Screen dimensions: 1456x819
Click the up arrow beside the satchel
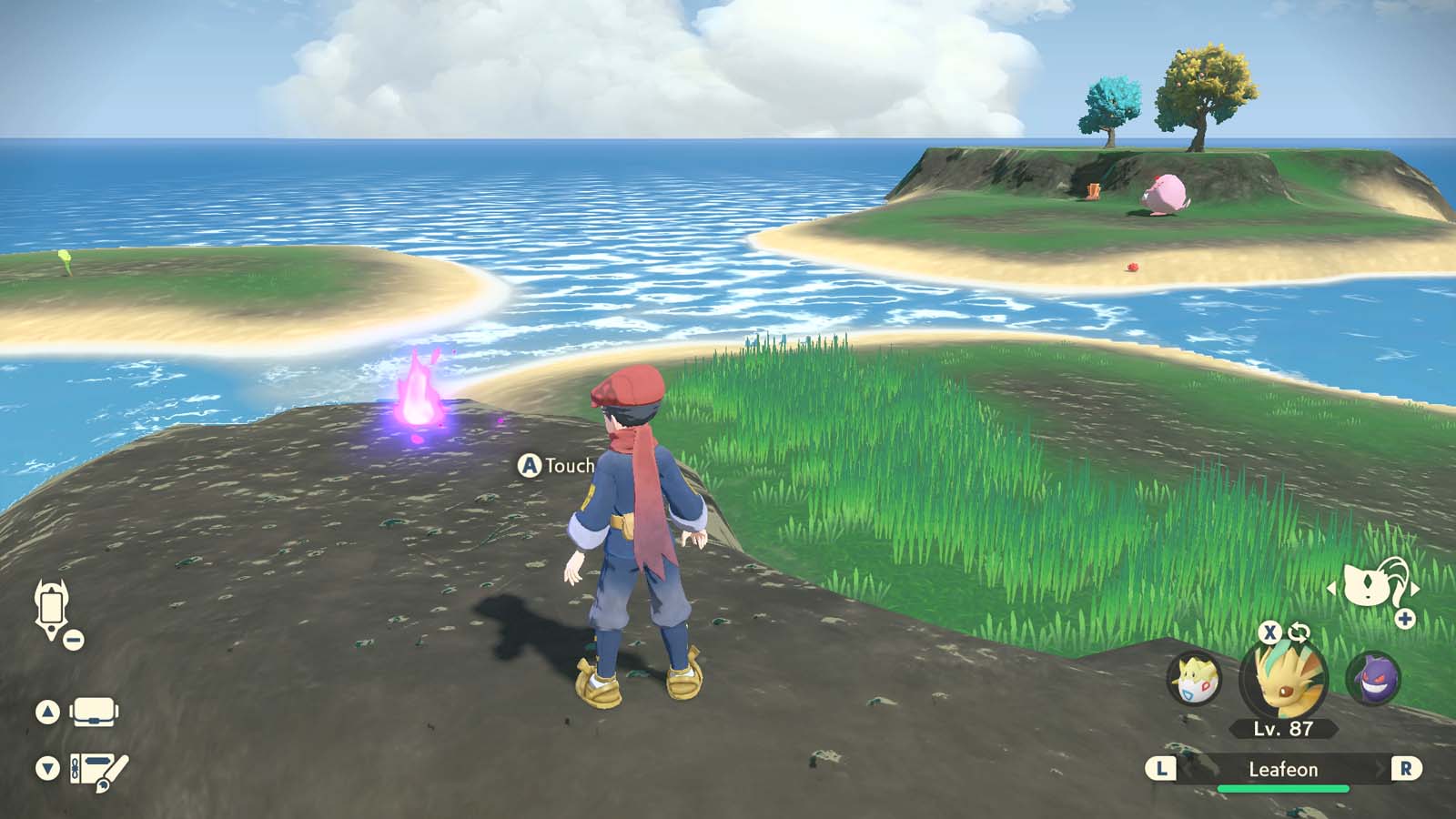(48, 710)
